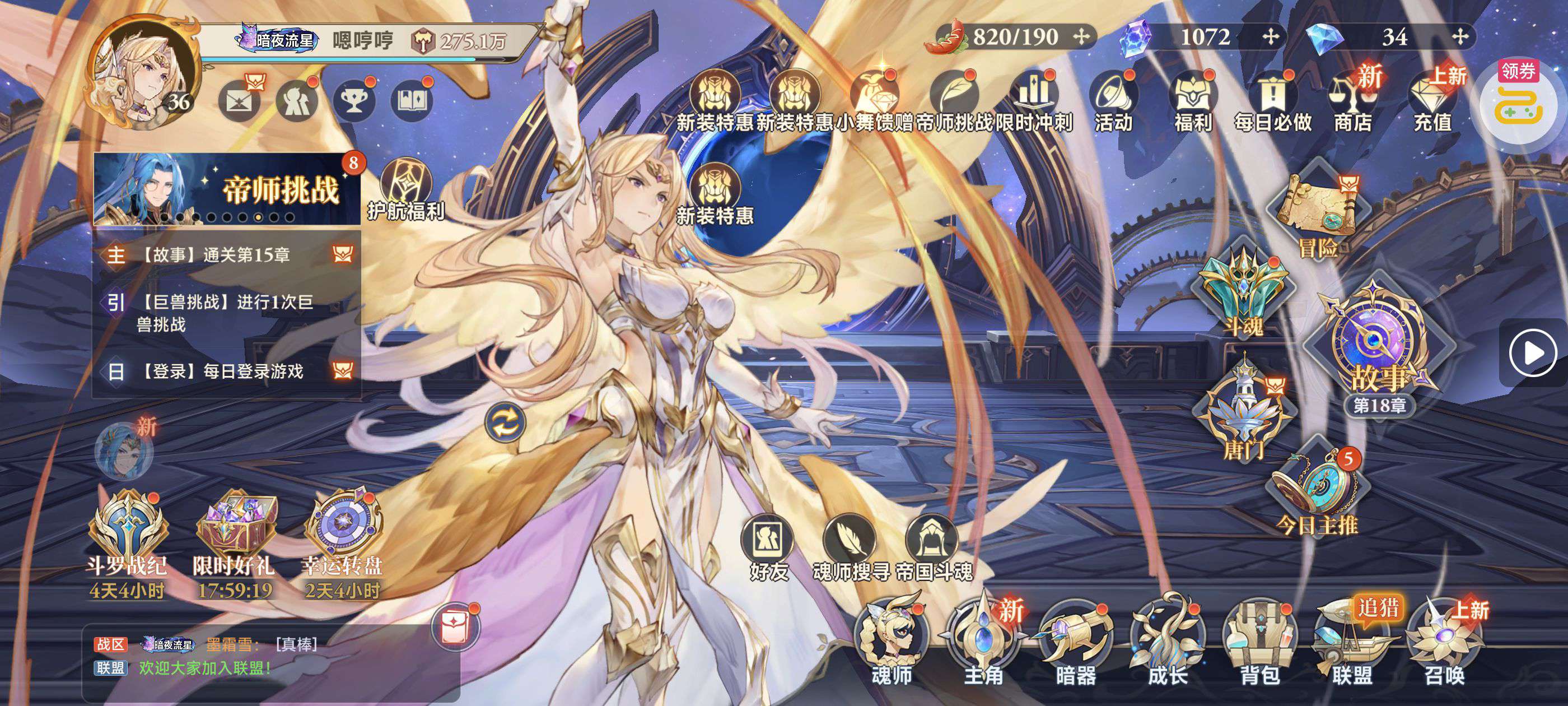Open the 商店 shop
Image resolution: width=1568 pixels, height=706 pixels.
coord(1352,103)
